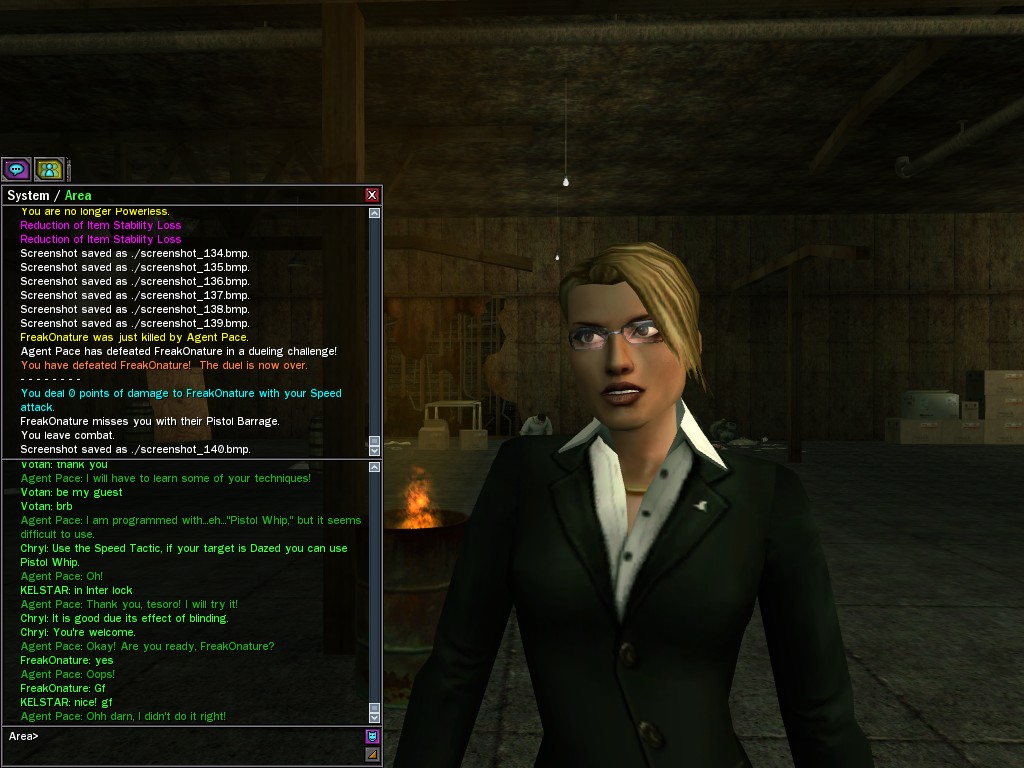Click the area chat scroll-down arrow
The width and height of the screenshot is (1024, 768).
coord(375,717)
